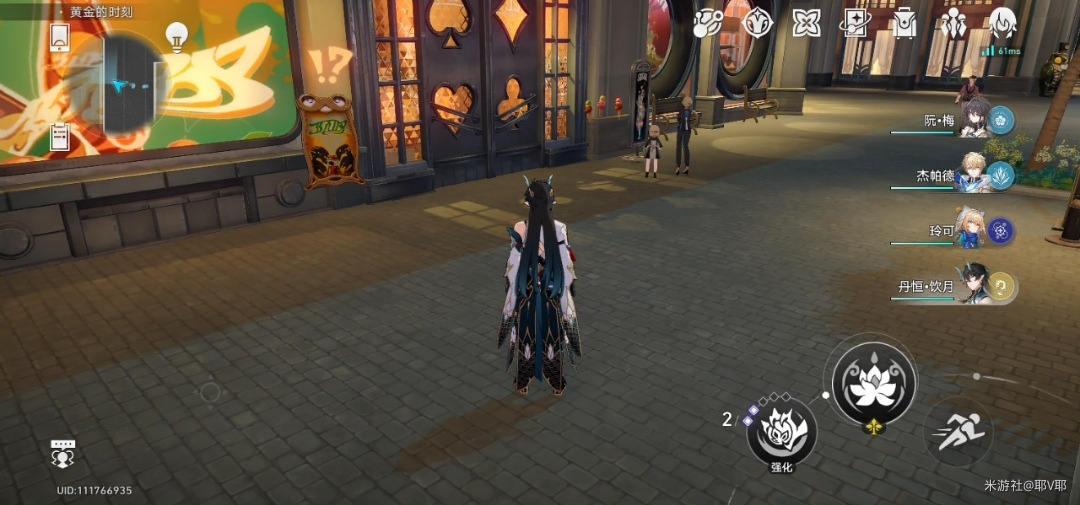Image resolution: width=1080 pixels, height=505 pixels.
Task: Toggle the sprint running button
Action: coord(959,433)
